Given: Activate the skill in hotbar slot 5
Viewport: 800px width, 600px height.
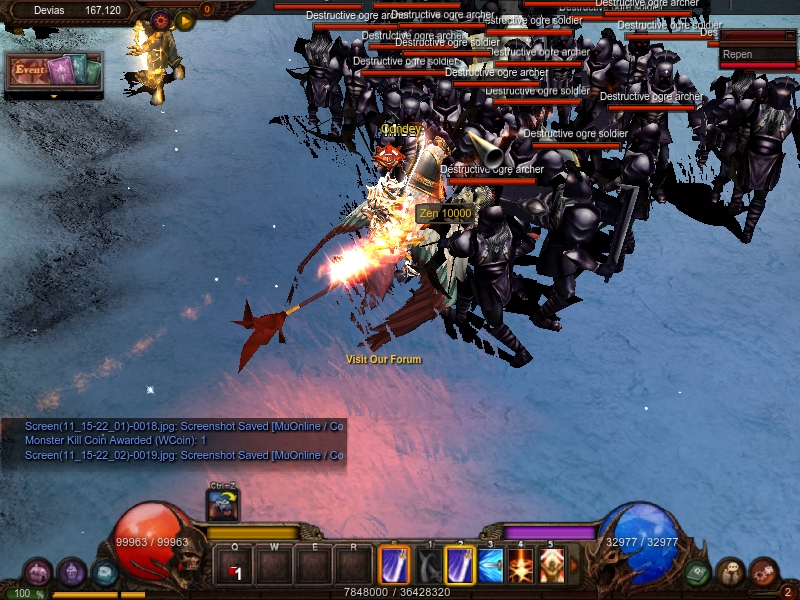Looking at the screenshot, I should coord(552,566).
